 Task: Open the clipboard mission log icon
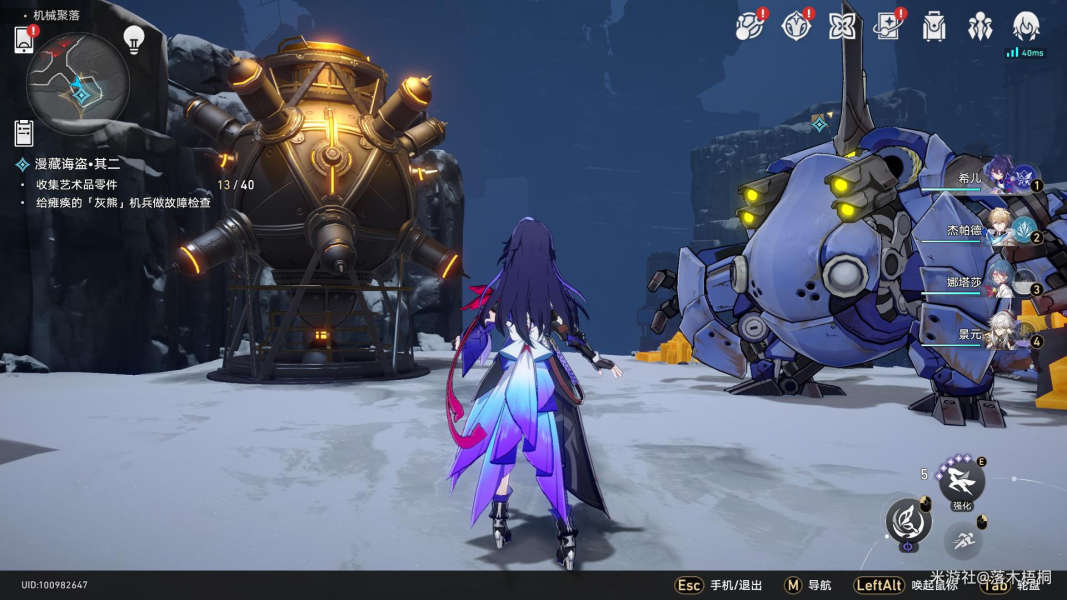(x=24, y=132)
